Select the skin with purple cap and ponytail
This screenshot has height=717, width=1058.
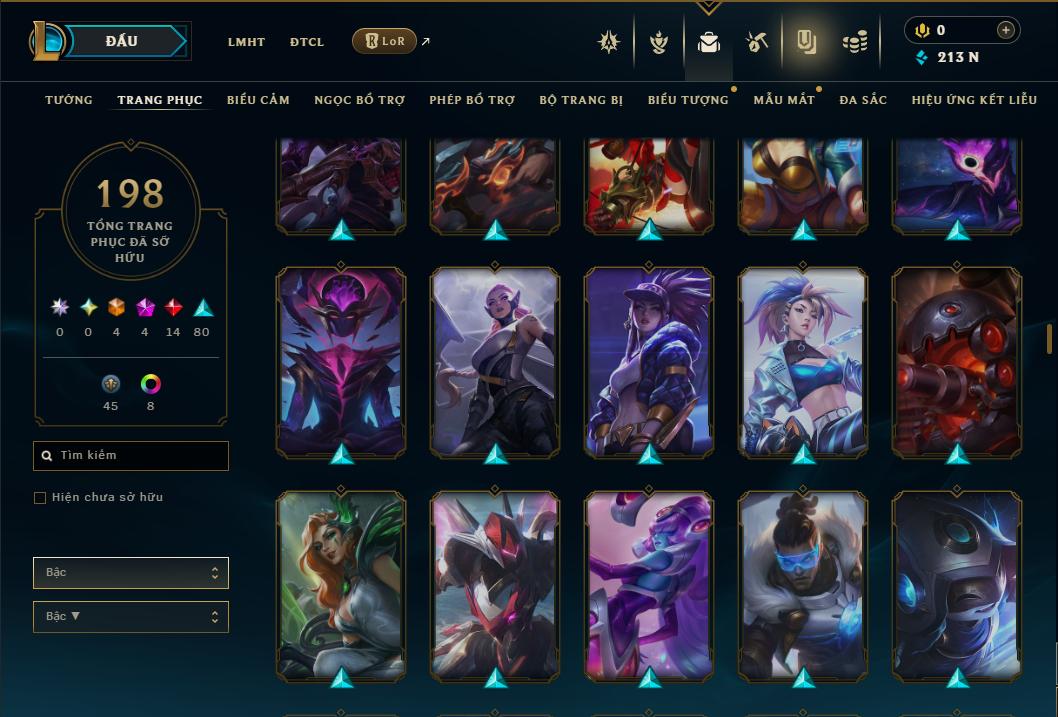[x=649, y=360]
